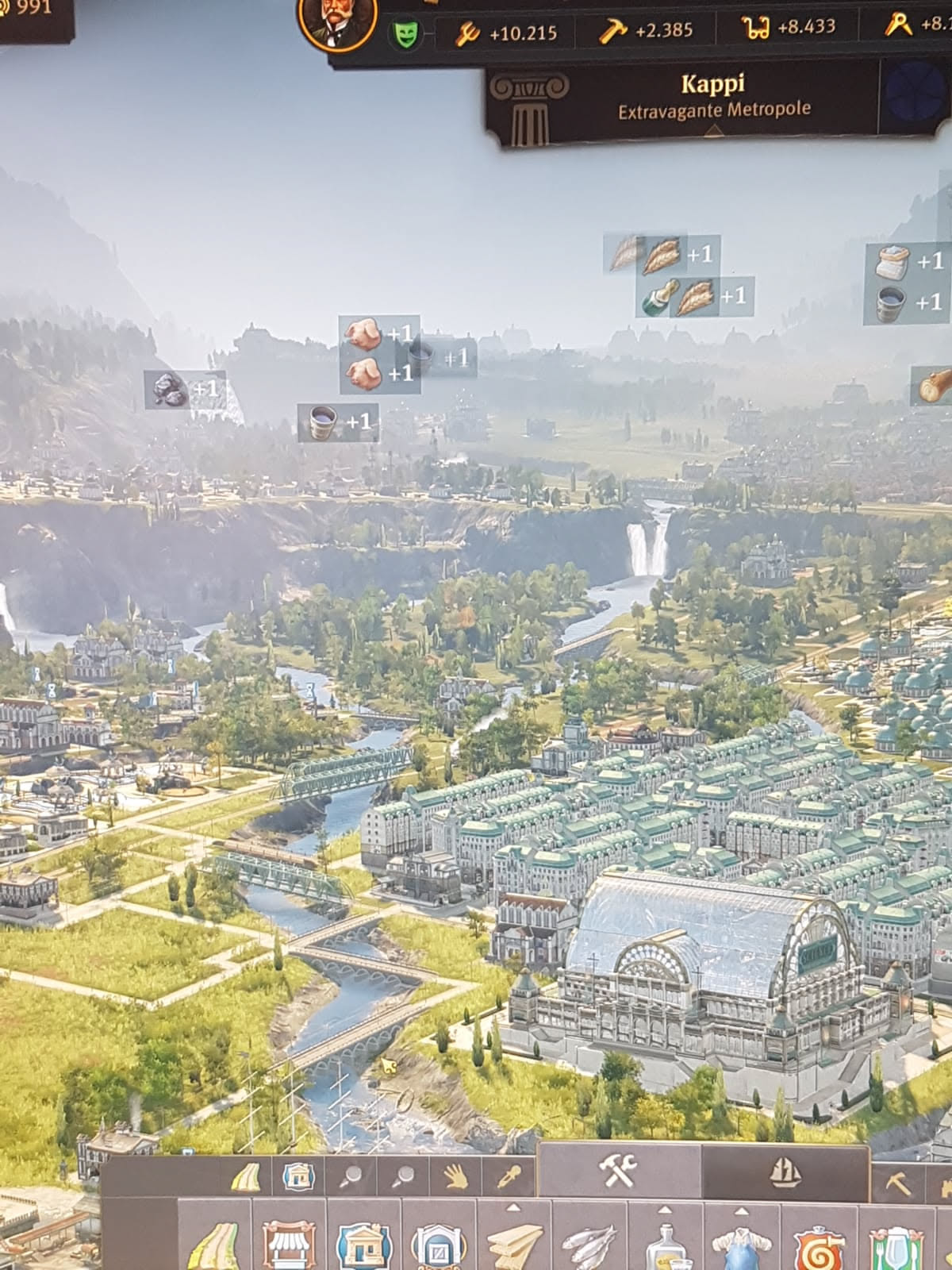
Task: Switch to the ship tab
Action: coord(785,1171)
